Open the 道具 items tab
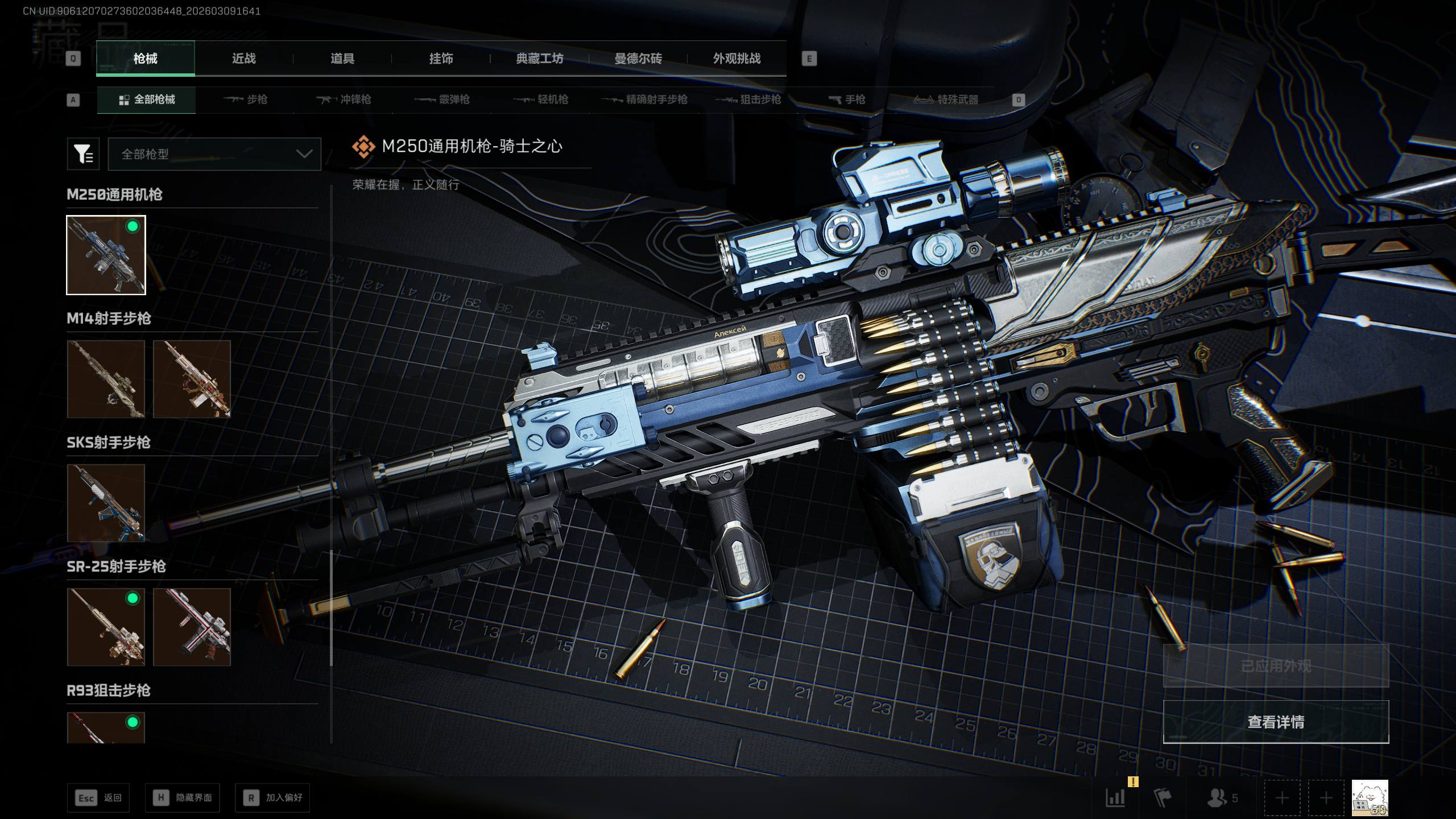 coord(342,59)
